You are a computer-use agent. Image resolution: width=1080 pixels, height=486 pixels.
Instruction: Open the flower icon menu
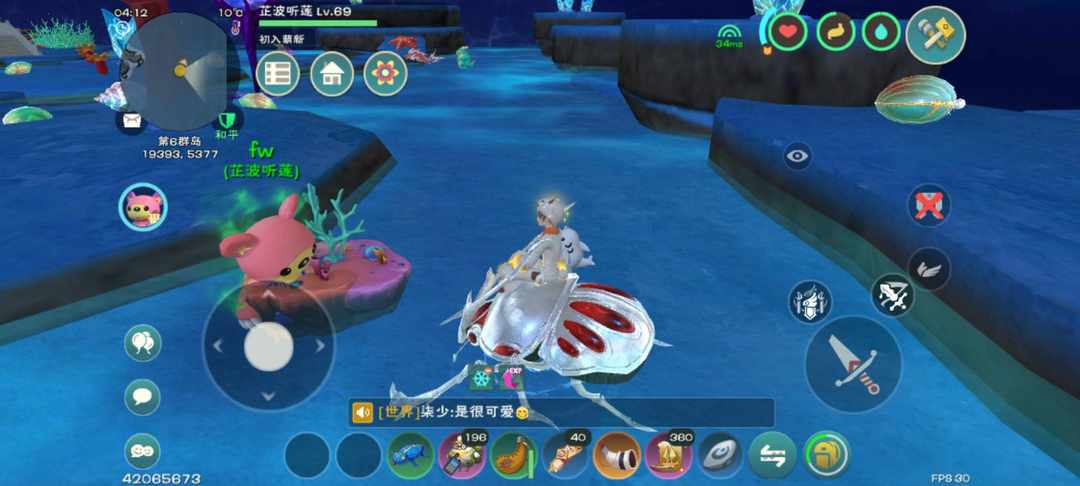[385, 74]
